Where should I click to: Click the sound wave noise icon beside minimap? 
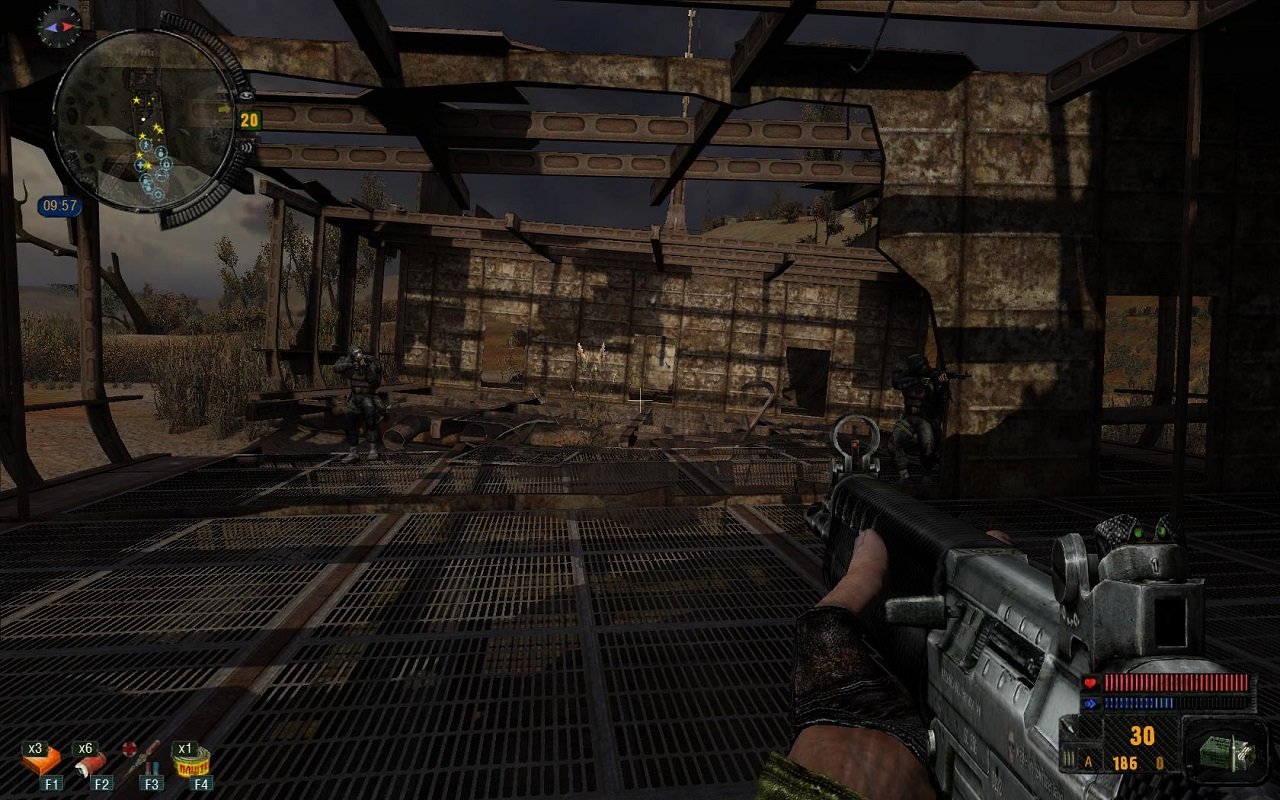point(245,147)
